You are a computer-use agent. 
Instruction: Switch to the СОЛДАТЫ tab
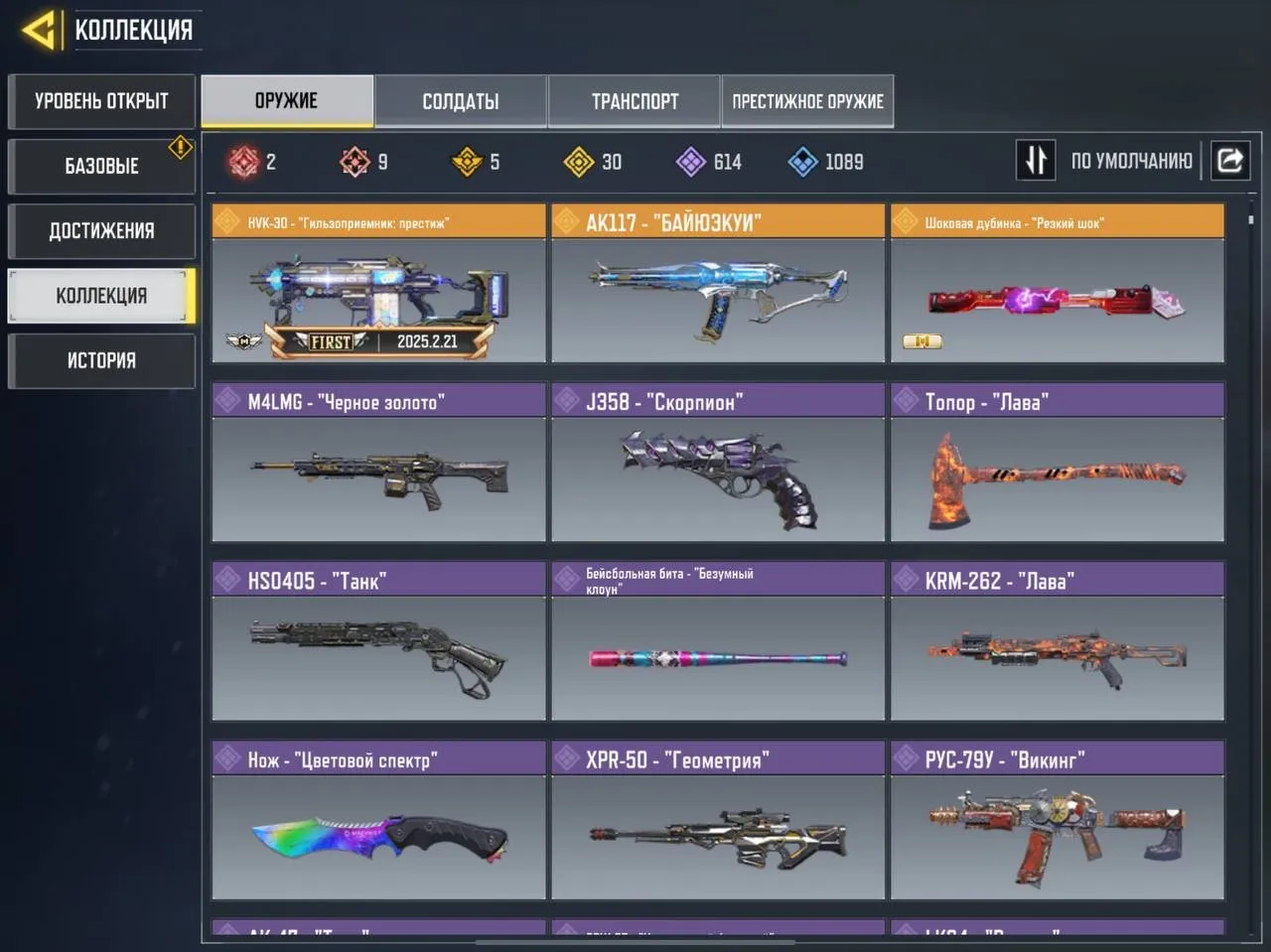[460, 100]
